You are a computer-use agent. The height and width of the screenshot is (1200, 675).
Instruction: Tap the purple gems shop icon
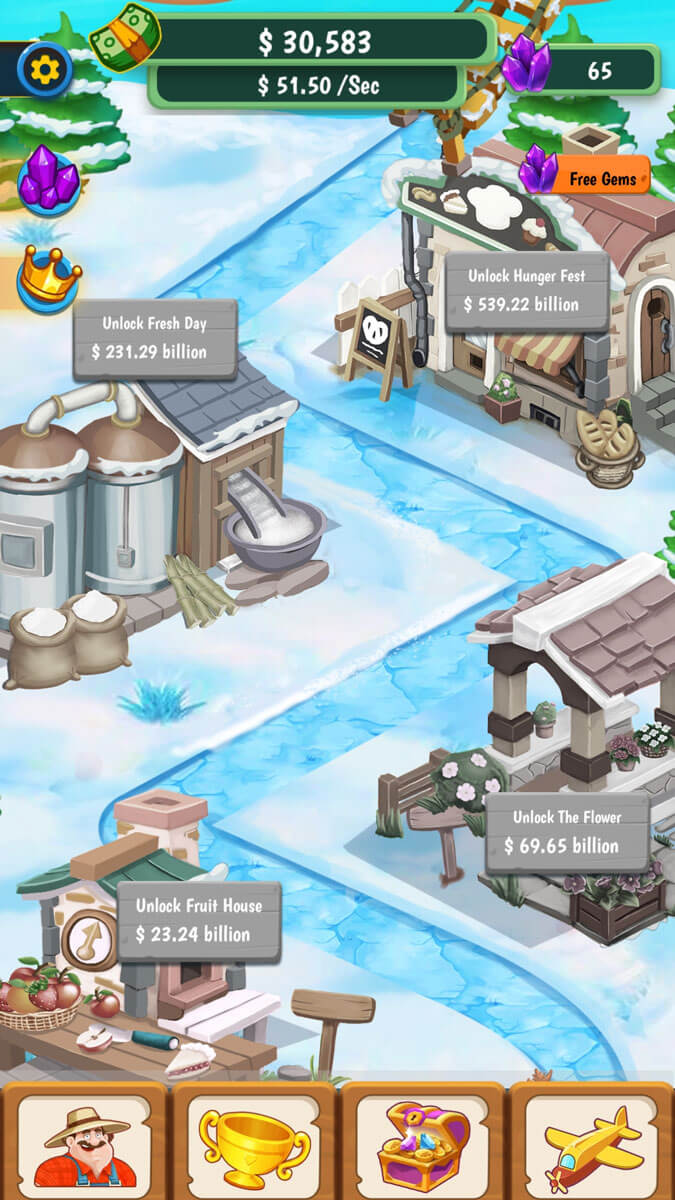tap(49, 180)
